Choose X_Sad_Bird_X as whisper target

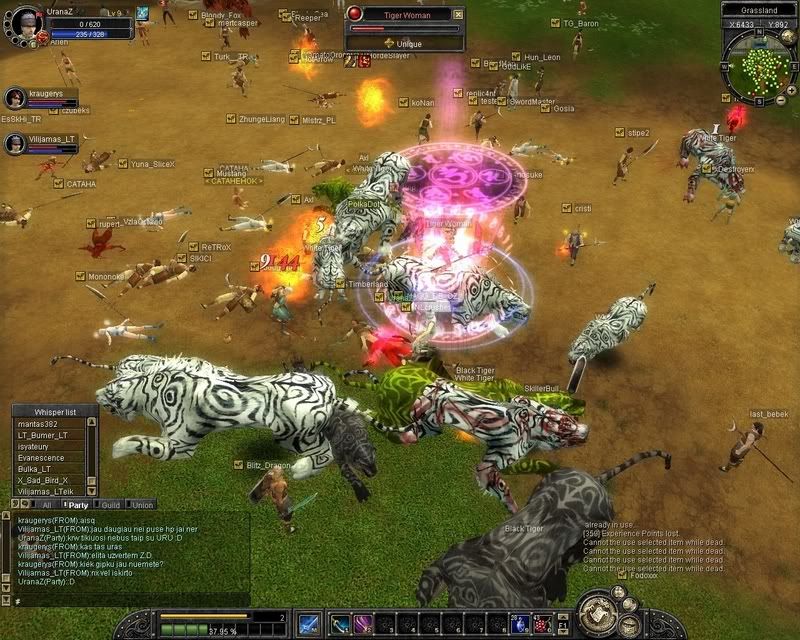pos(43,480)
